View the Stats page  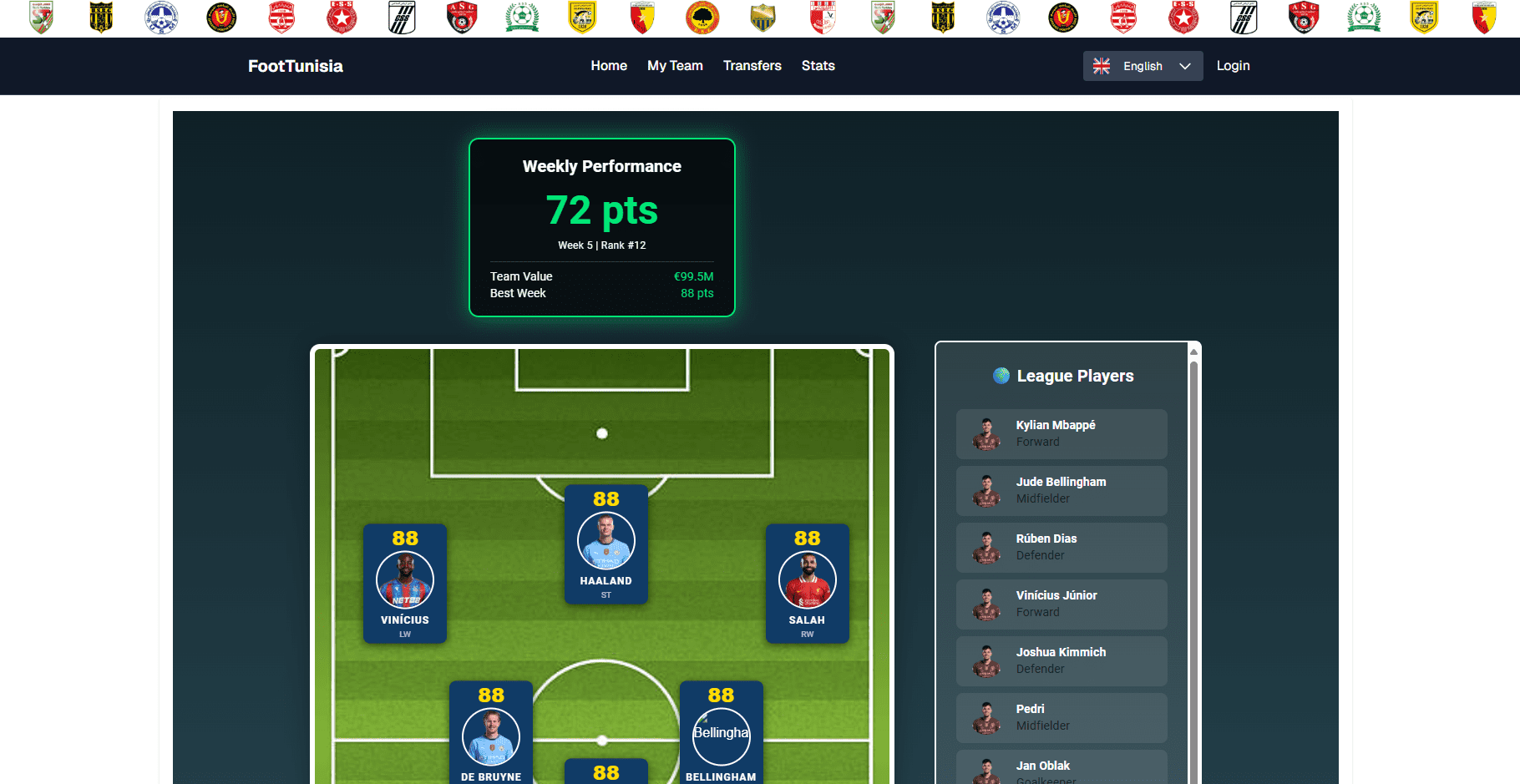click(x=818, y=66)
